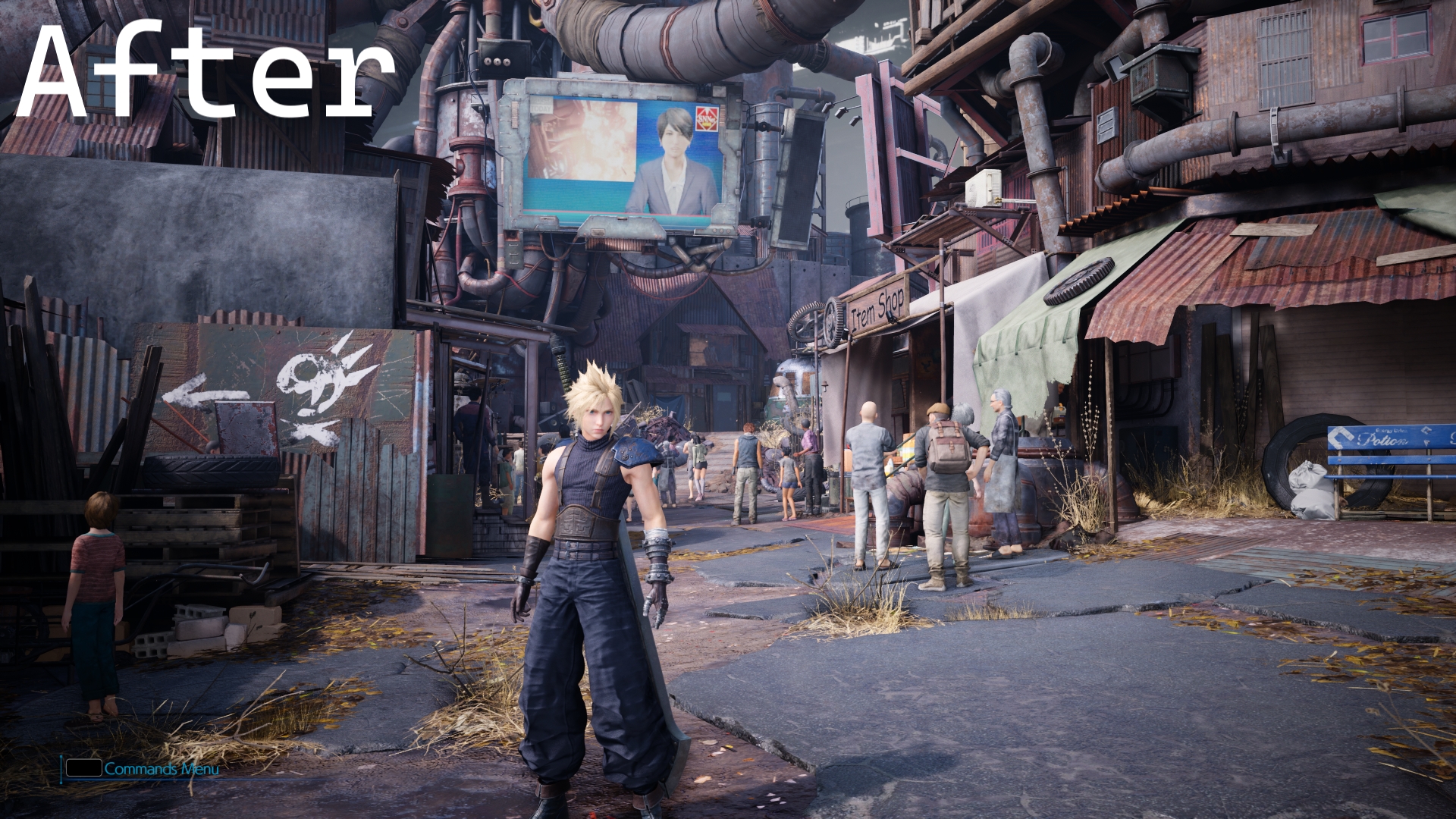Open the Commands Menu

click(160, 769)
